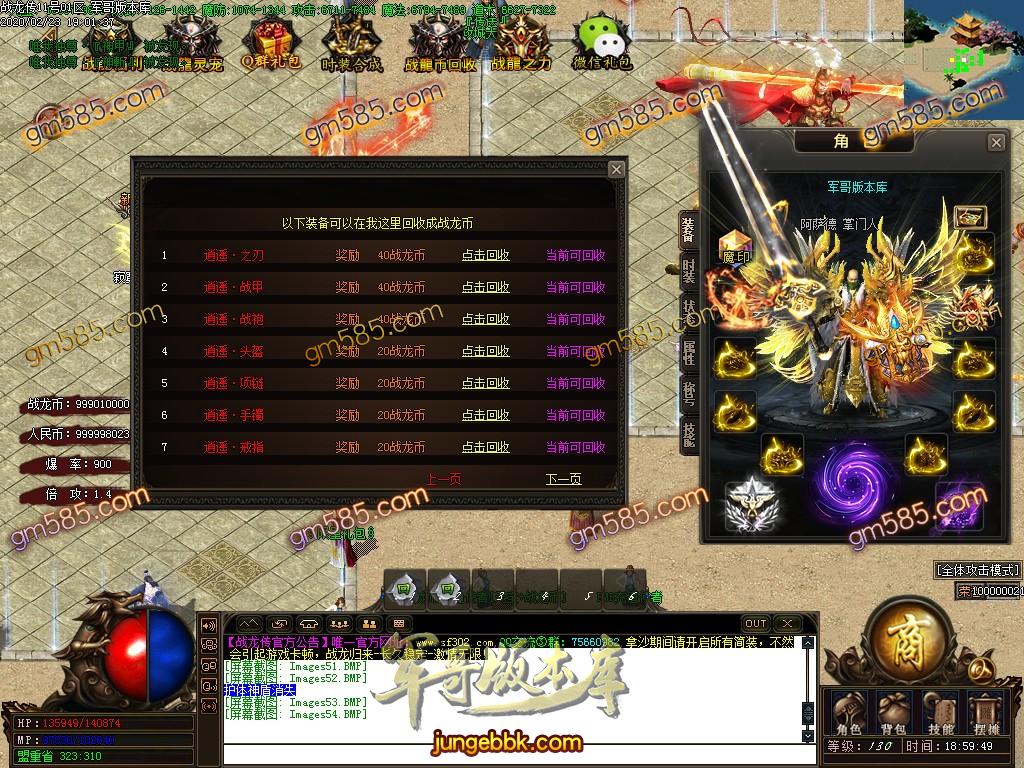The image size is (1024, 768).
Task: Select the 技能 tab in character panel
Action: click(689, 432)
